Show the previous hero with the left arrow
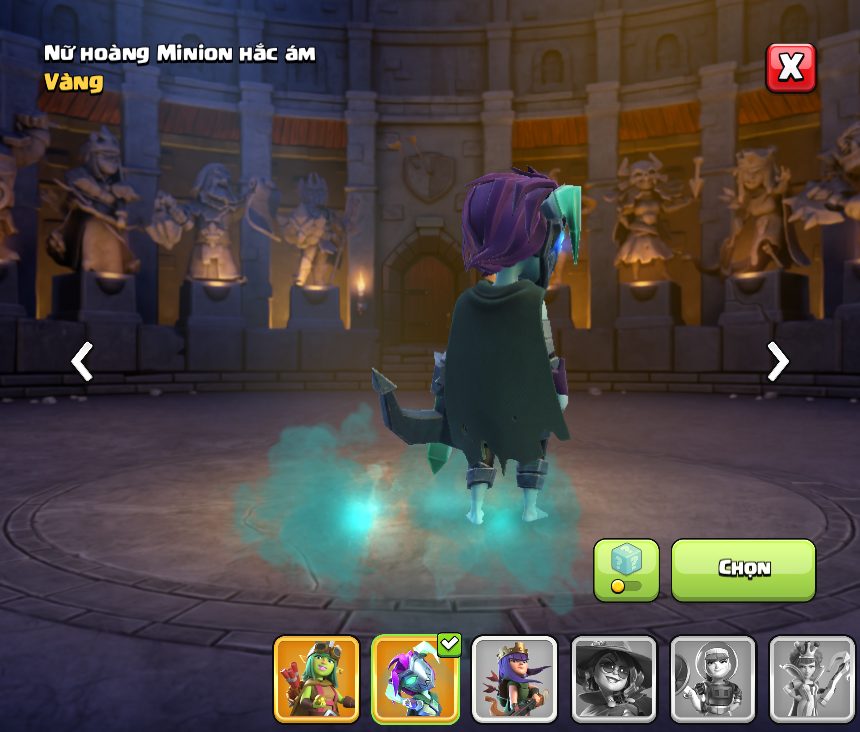This screenshot has width=860, height=732. click(x=82, y=361)
